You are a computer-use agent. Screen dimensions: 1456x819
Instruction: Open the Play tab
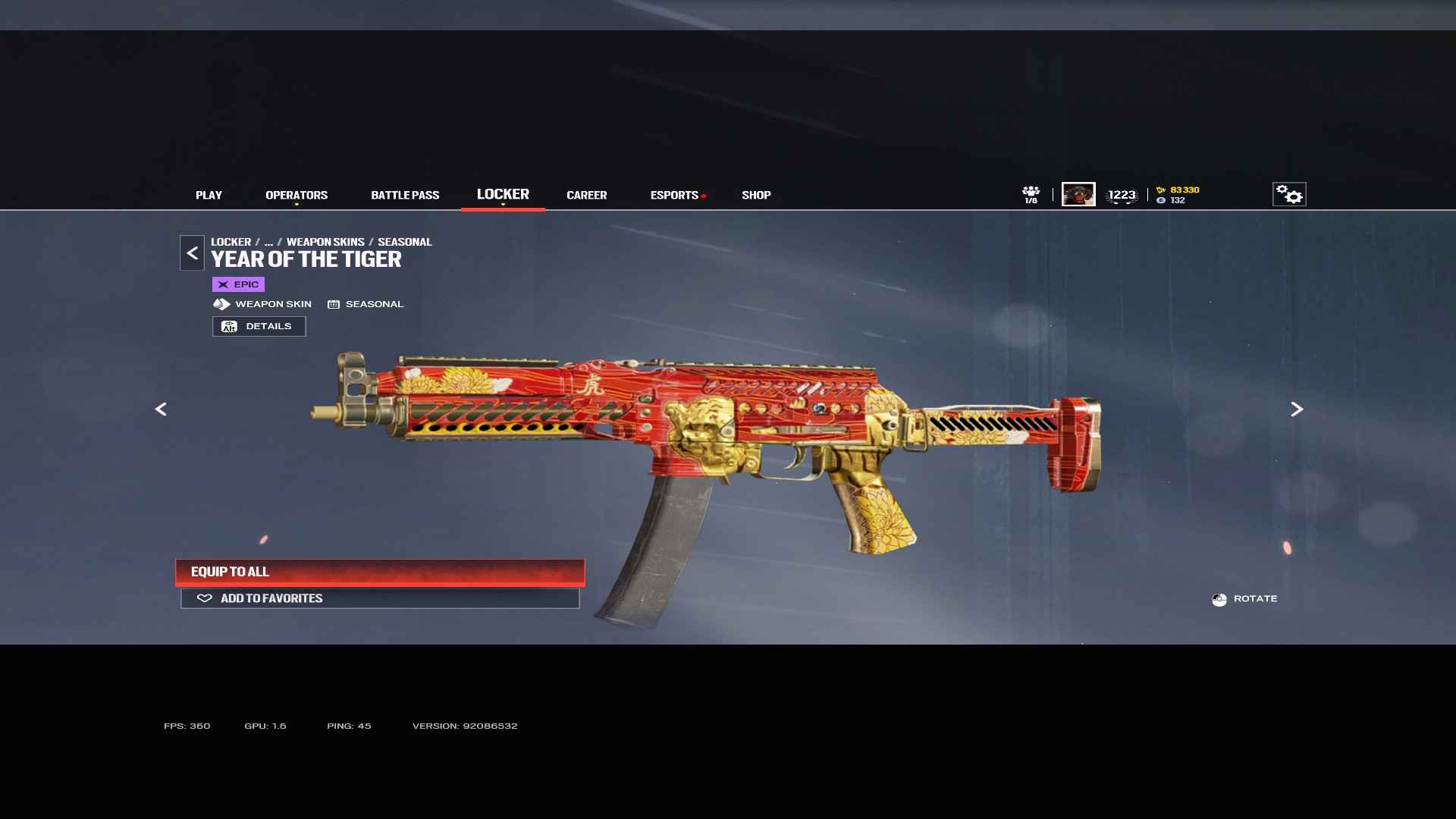[209, 195]
